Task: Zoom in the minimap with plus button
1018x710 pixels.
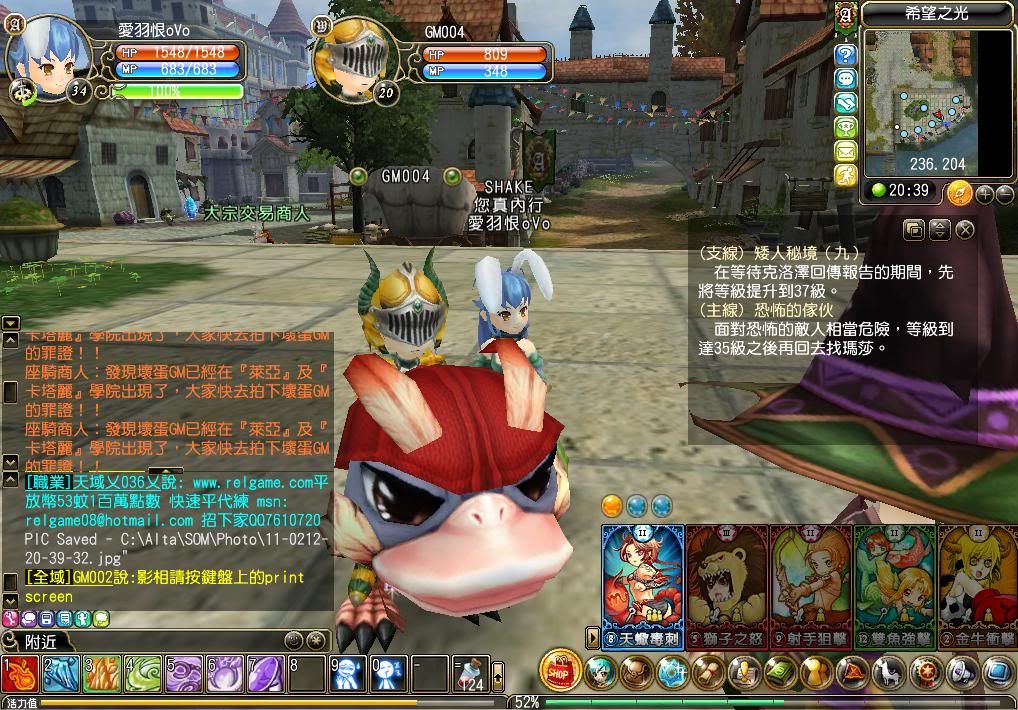Action: point(984,194)
